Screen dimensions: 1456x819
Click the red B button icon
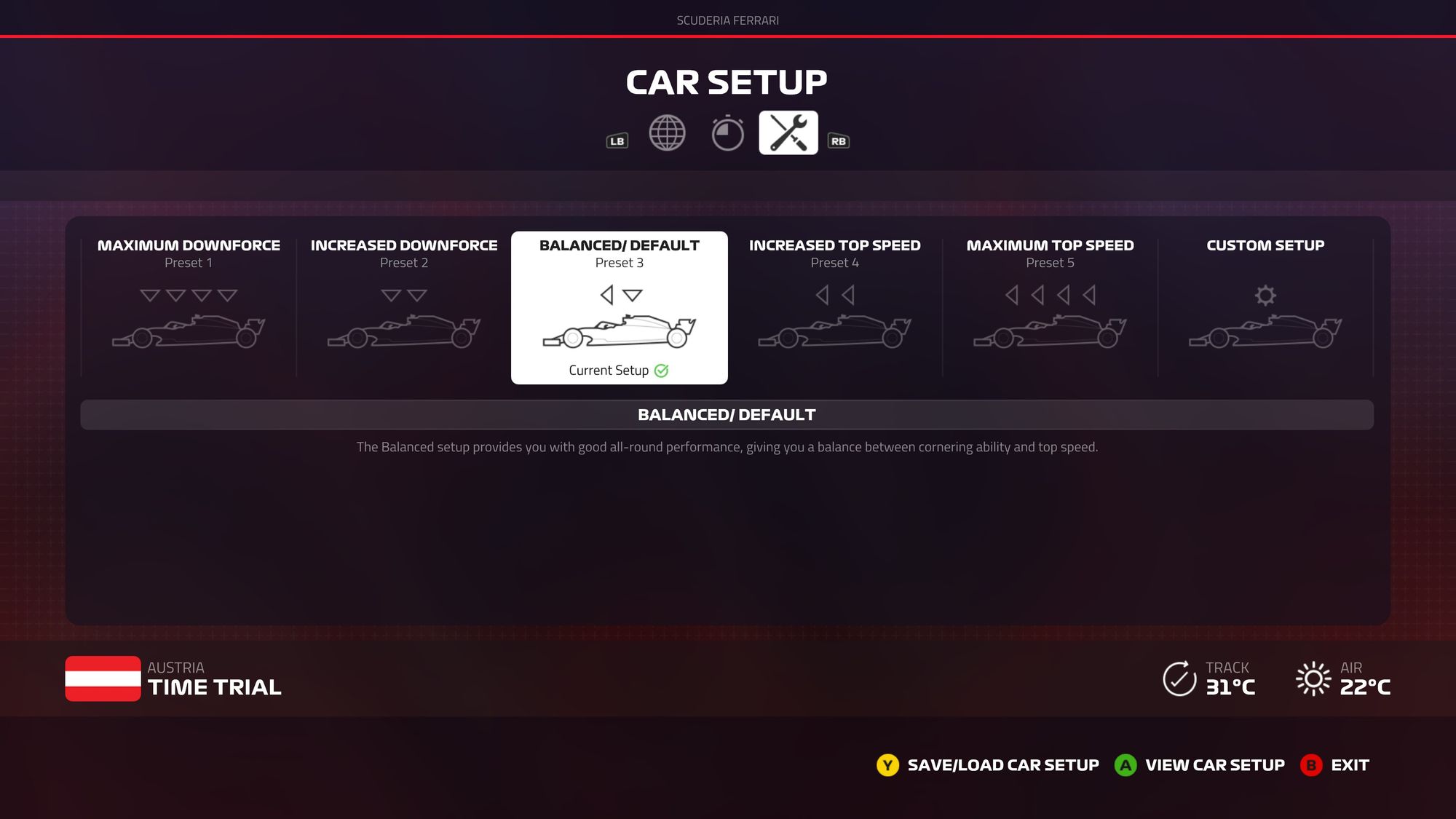point(1310,765)
